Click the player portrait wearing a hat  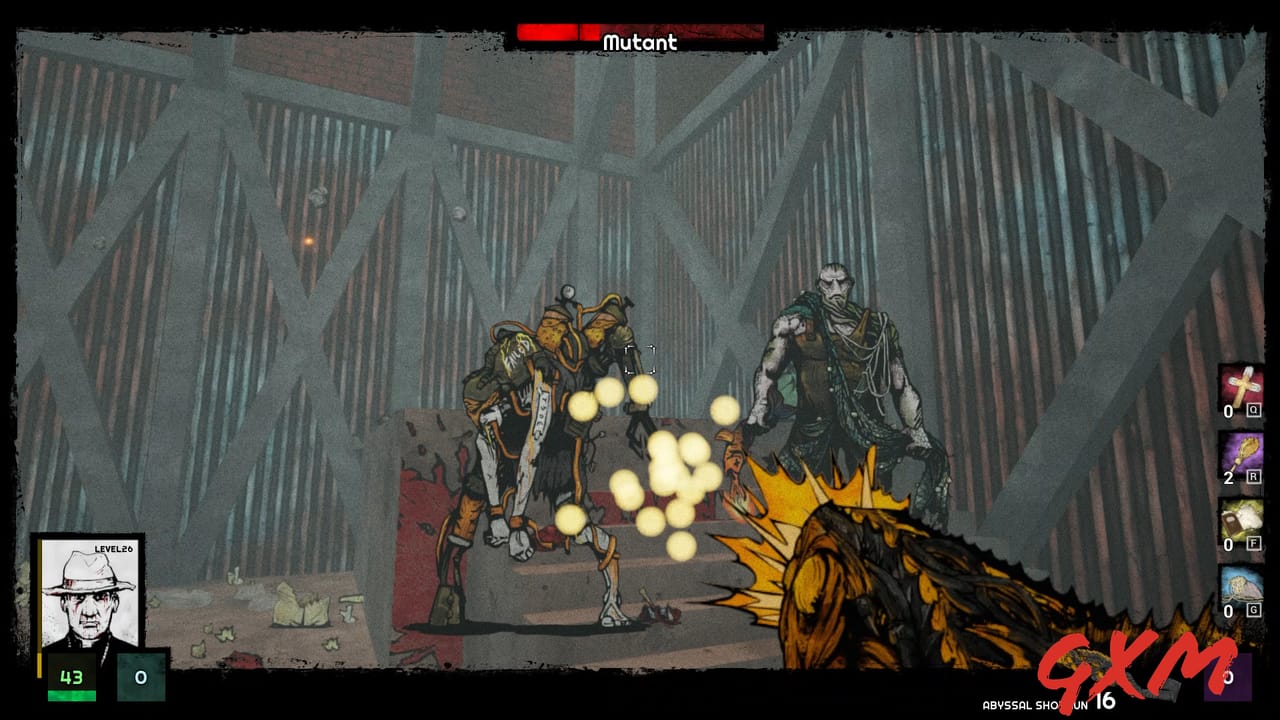88,590
